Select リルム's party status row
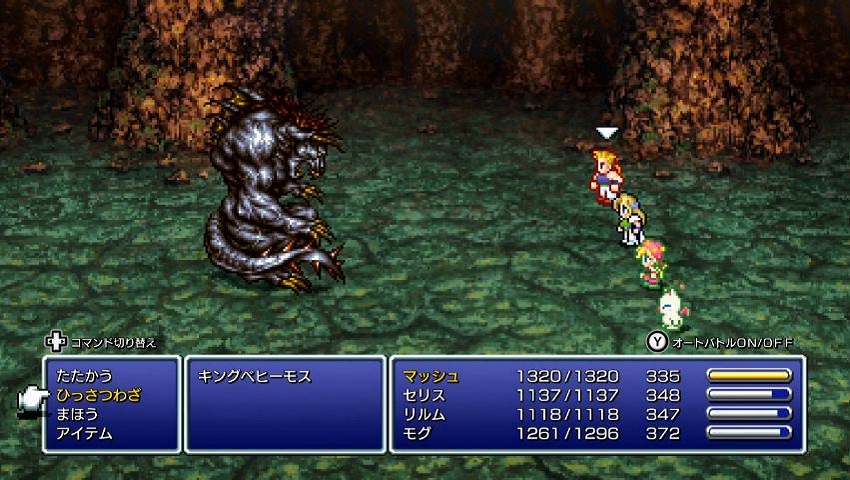Viewport: 850px width, 480px height. [596, 414]
